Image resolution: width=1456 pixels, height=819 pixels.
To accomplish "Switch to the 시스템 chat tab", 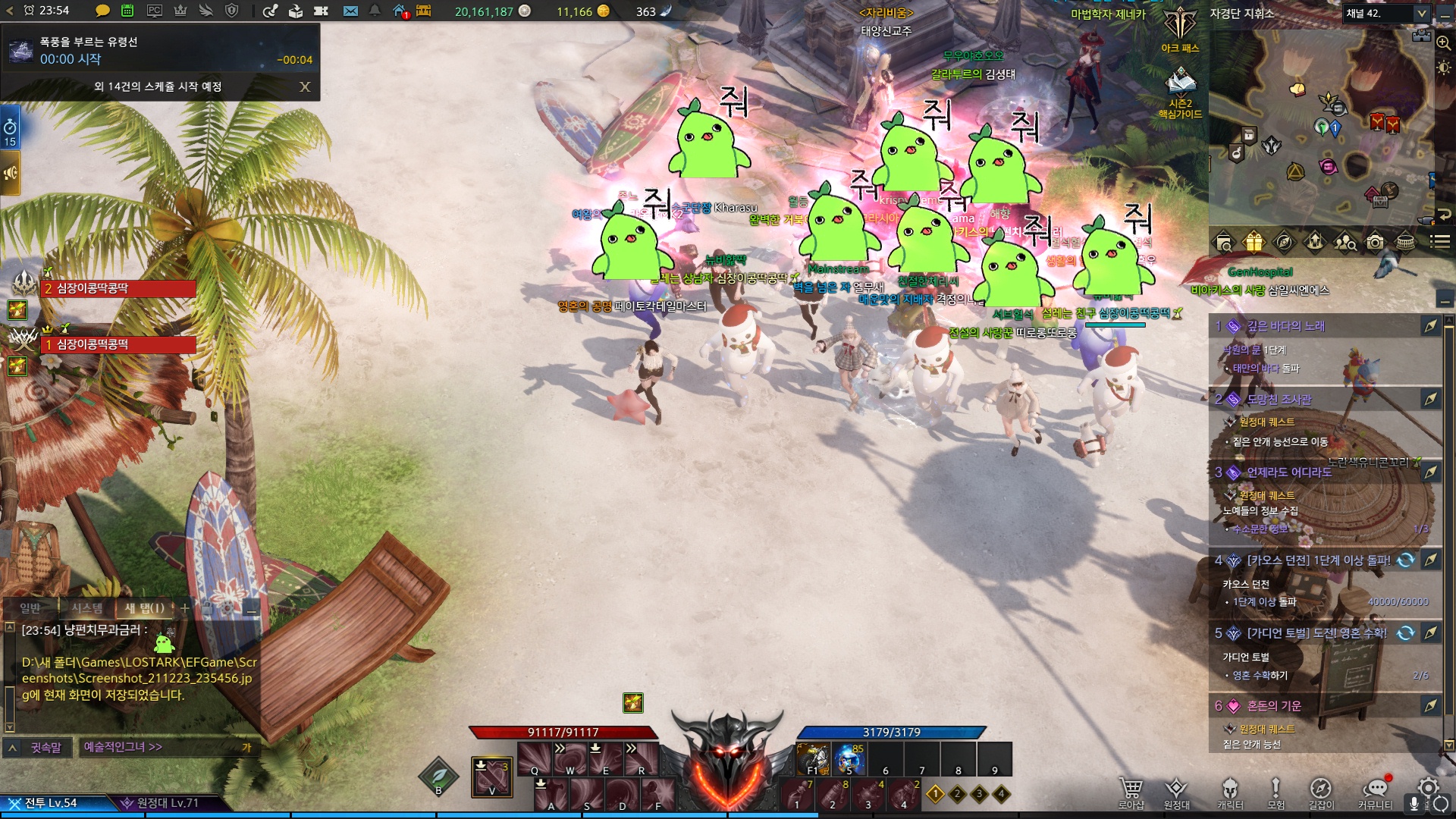I will click(86, 608).
